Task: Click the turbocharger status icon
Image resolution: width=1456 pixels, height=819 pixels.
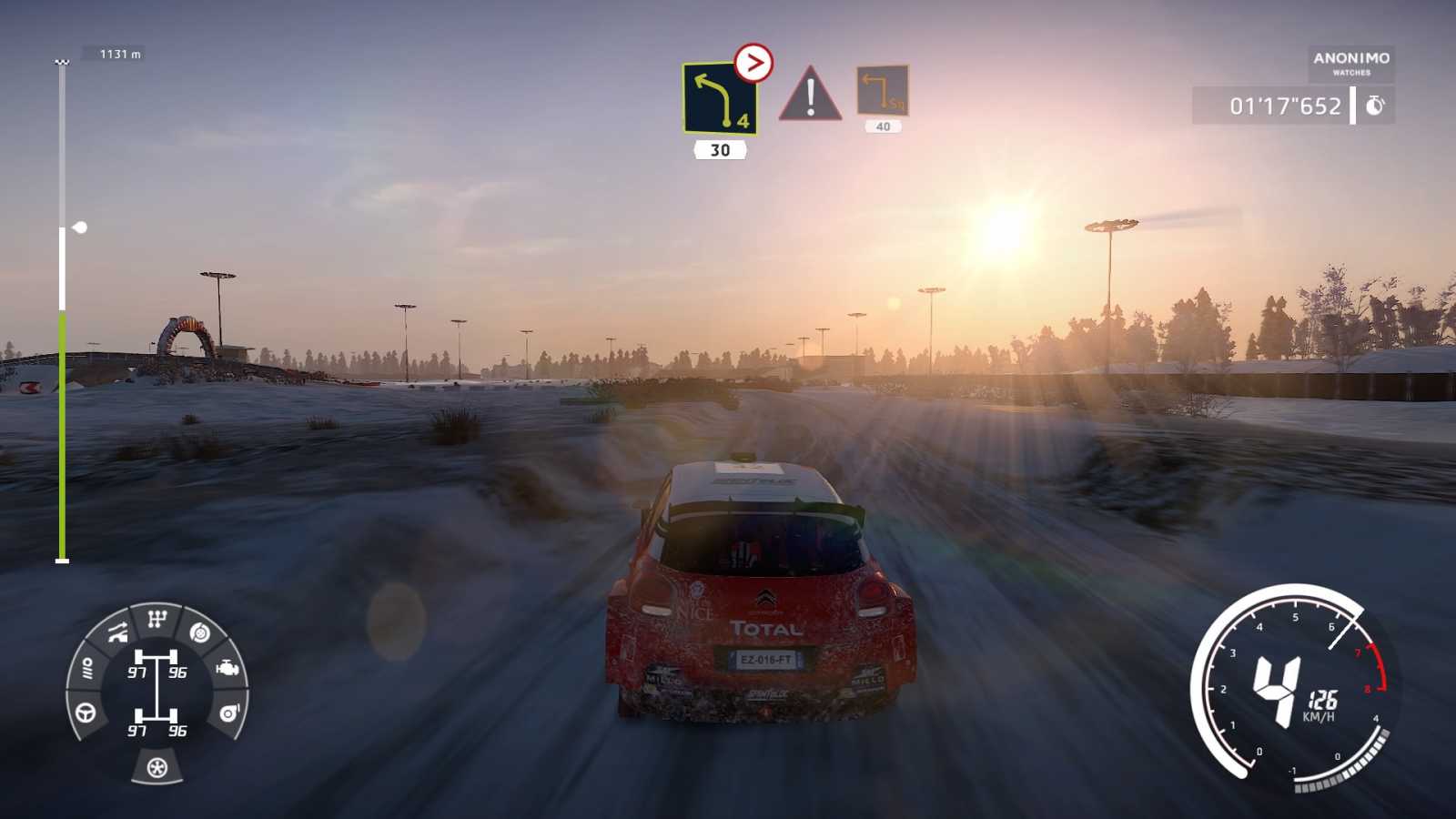Action: (x=229, y=713)
